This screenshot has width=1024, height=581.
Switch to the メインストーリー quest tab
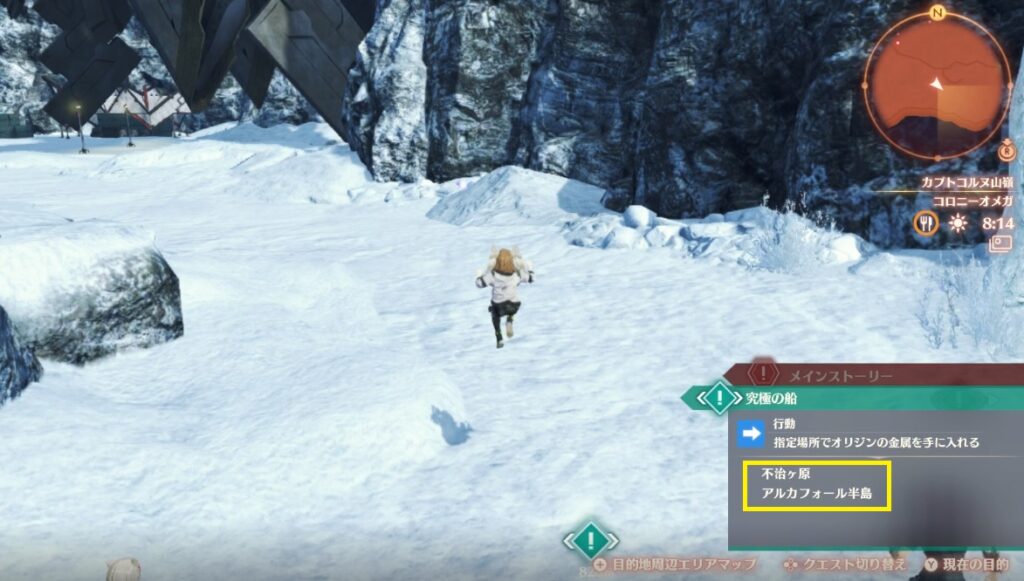(825, 374)
